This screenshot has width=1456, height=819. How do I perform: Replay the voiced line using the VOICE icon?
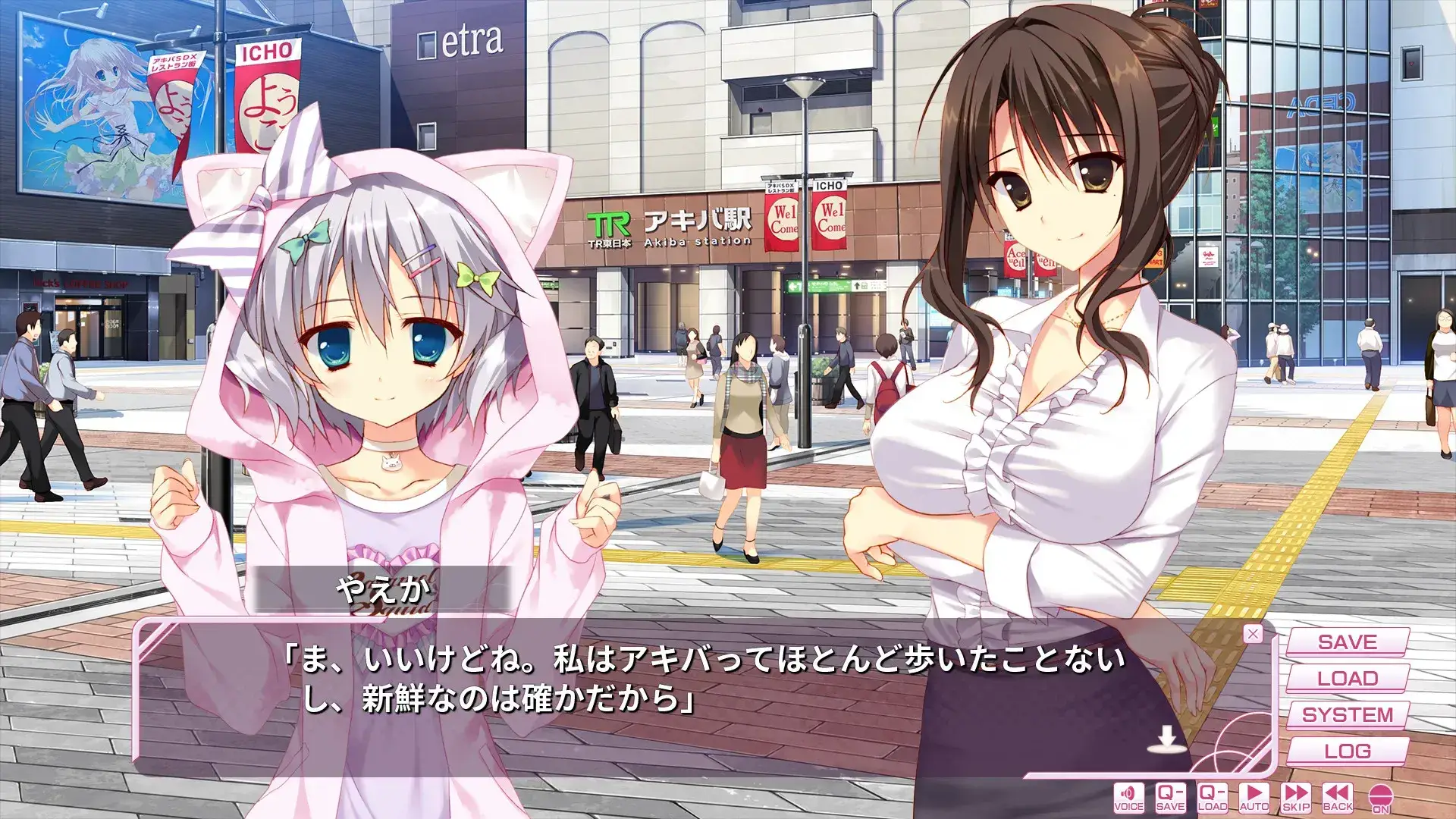(x=1128, y=796)
